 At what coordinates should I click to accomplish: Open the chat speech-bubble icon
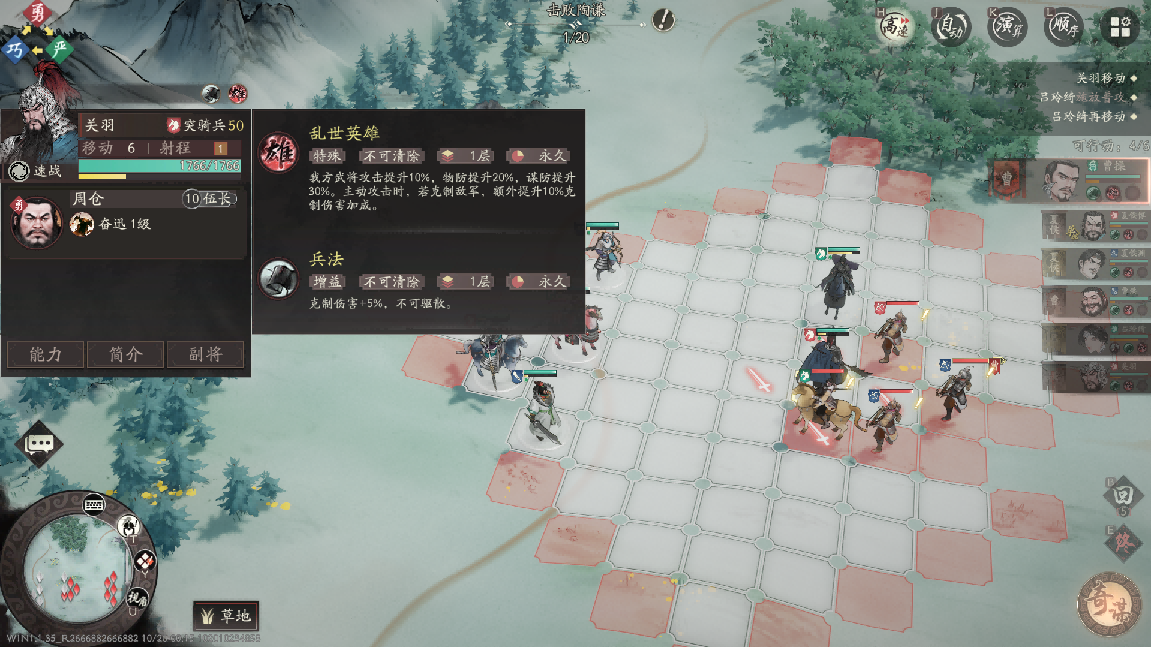(40, 442)
